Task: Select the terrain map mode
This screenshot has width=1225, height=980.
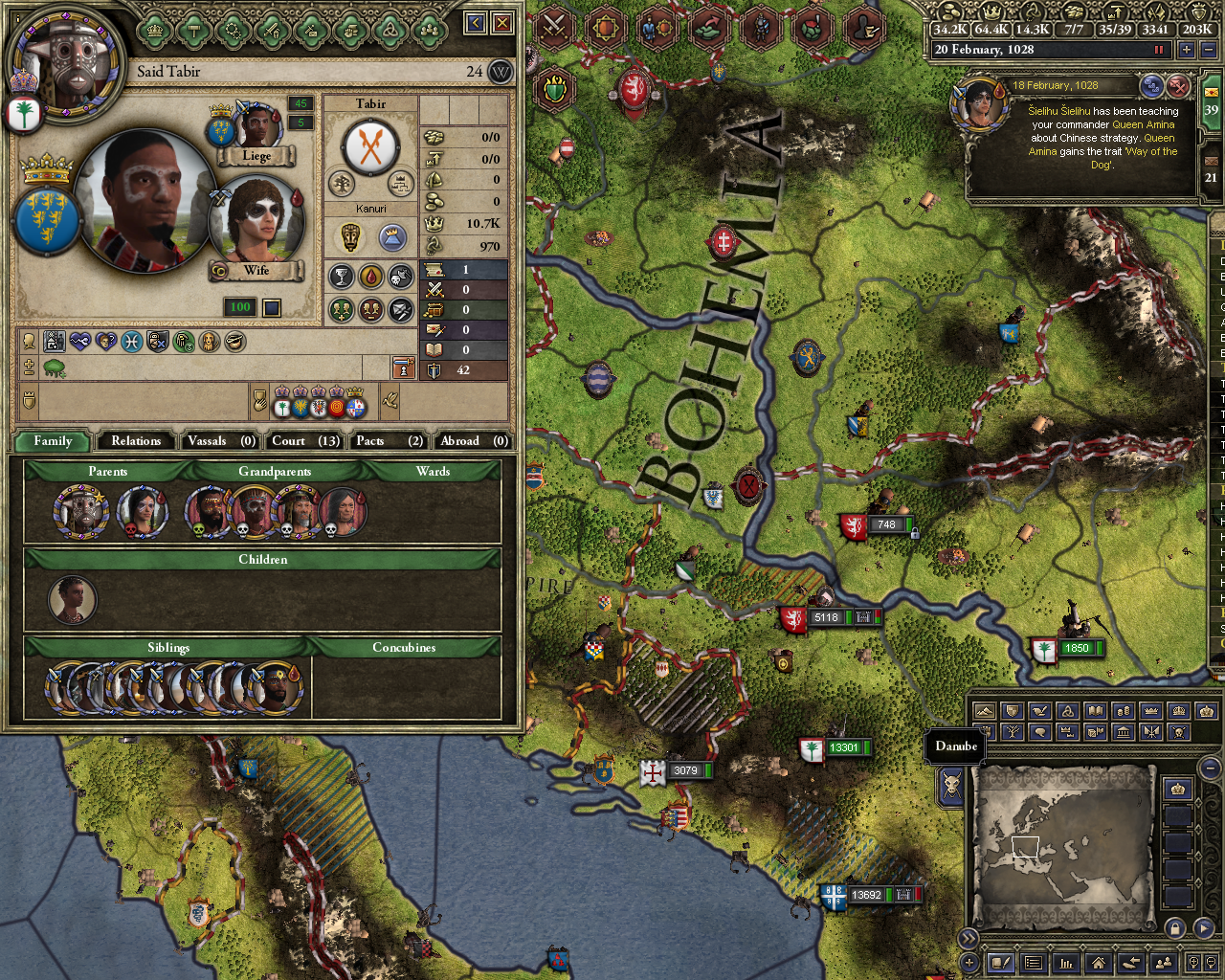Action: coord(984,710)
